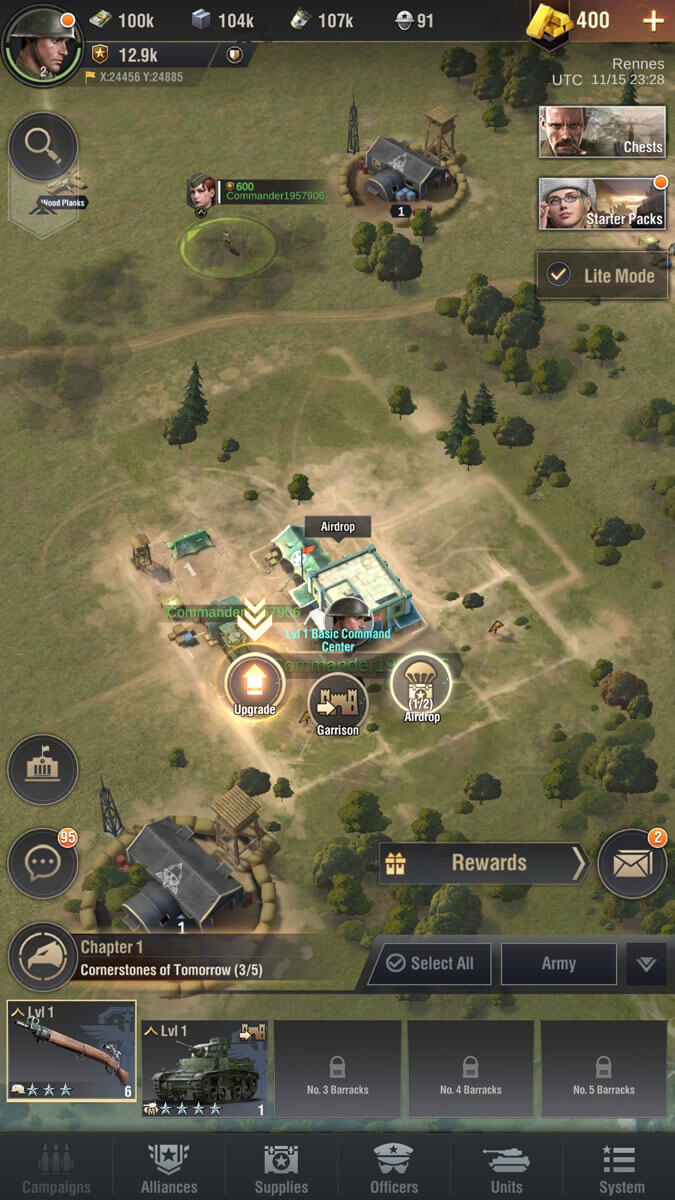Select All army units
Viewport: 675px width, 1200px height.
430,963
